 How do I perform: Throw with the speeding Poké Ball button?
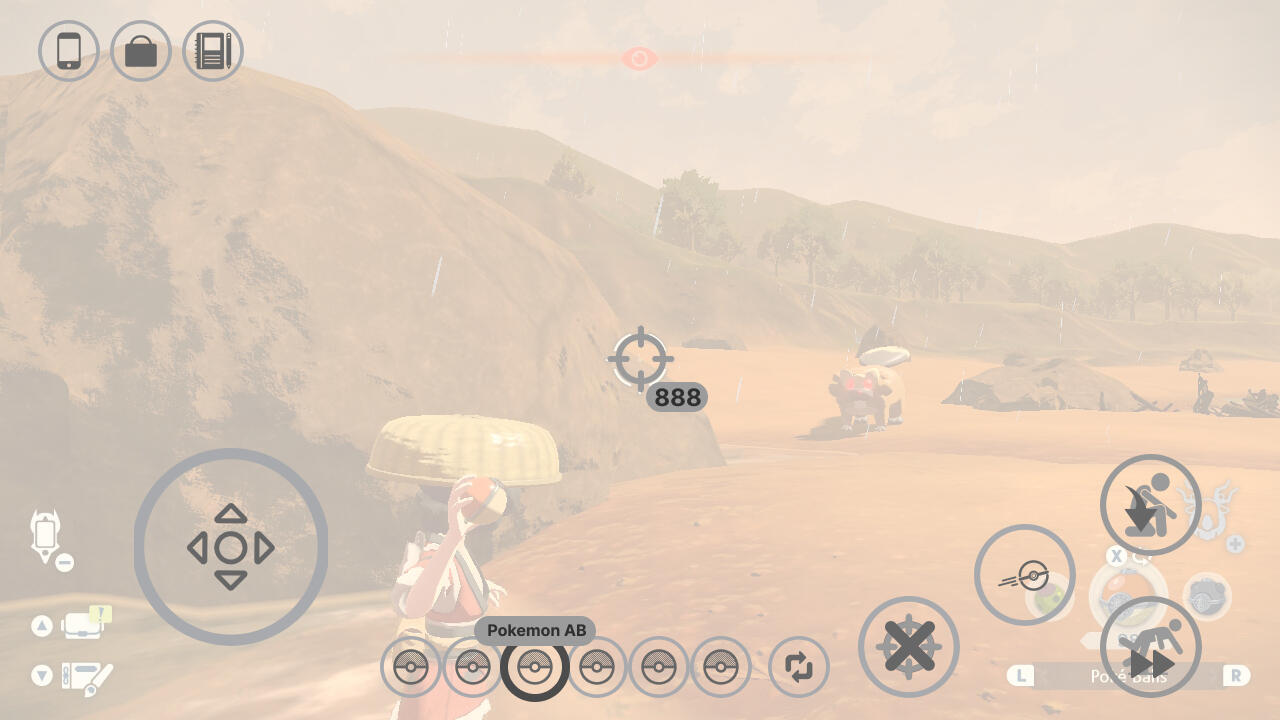point(1024,575)
